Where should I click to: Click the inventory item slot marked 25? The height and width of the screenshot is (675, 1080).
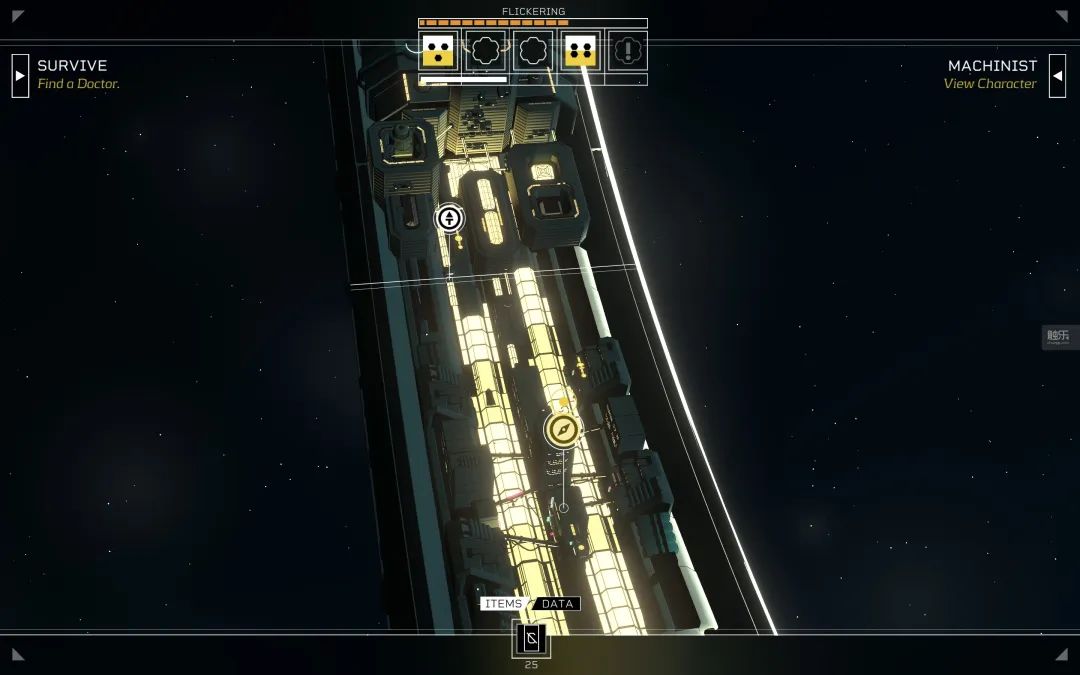[x=531, y=639]
